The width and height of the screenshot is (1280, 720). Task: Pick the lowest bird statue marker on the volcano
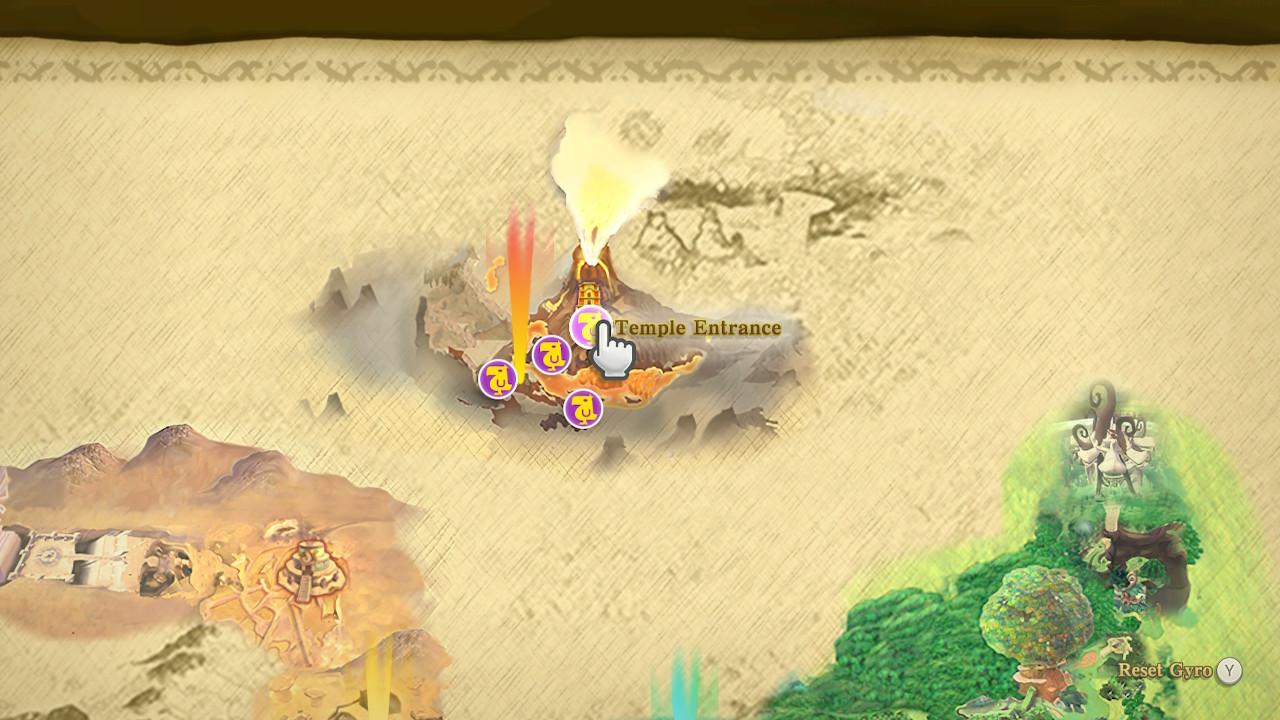click(x=583, y=408)
